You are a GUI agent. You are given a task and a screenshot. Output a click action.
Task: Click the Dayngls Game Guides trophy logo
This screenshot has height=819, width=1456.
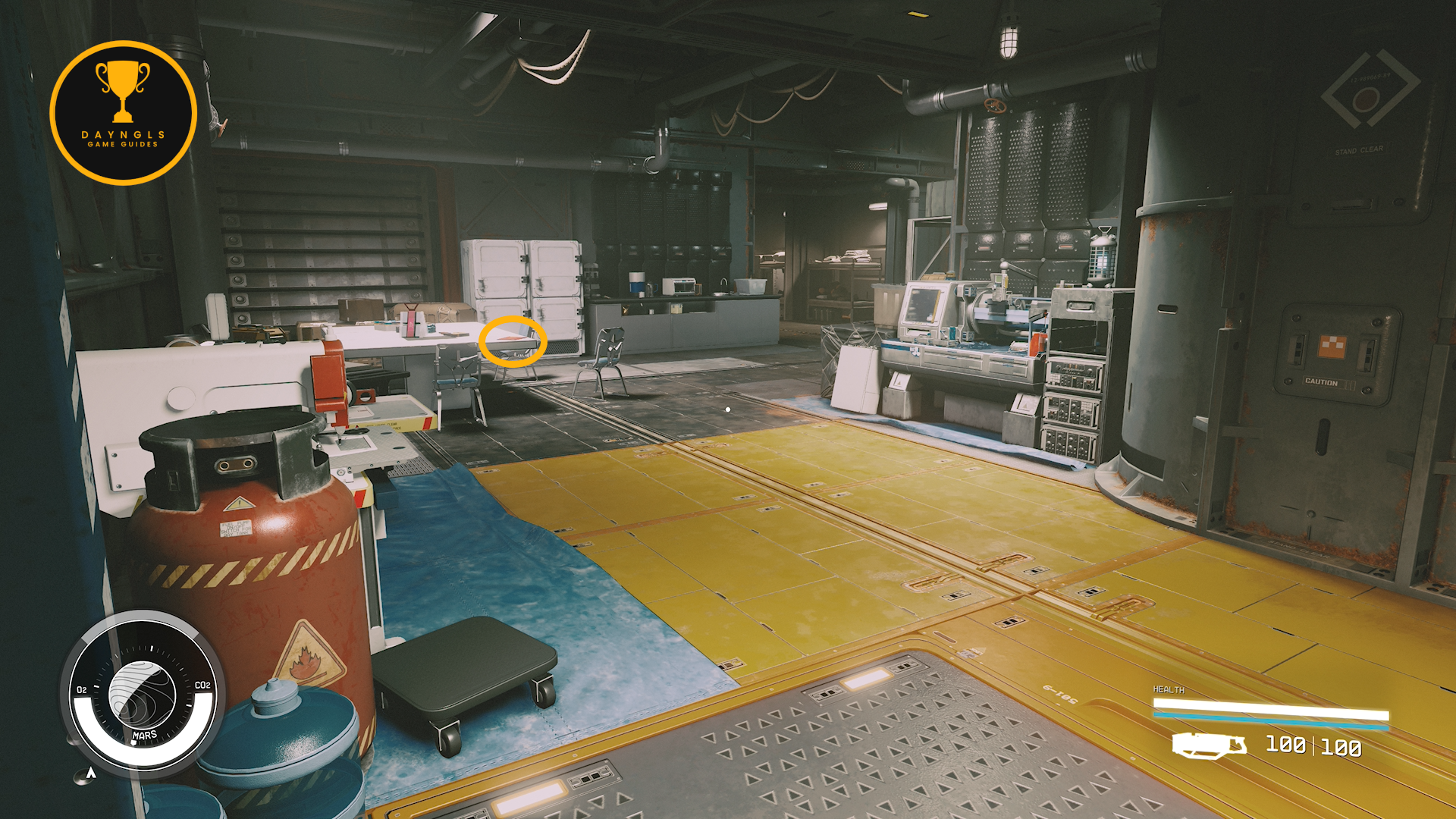click(123, 113)
